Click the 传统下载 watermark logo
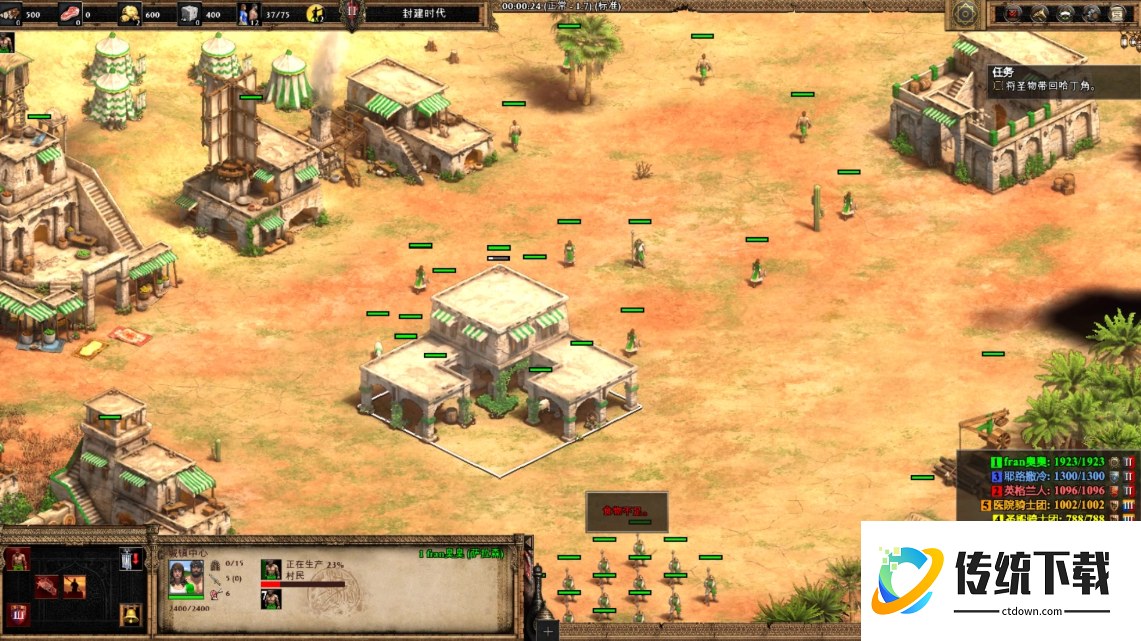The width and height of the screenshot is (1141, 641). click(x=999, y=578)
